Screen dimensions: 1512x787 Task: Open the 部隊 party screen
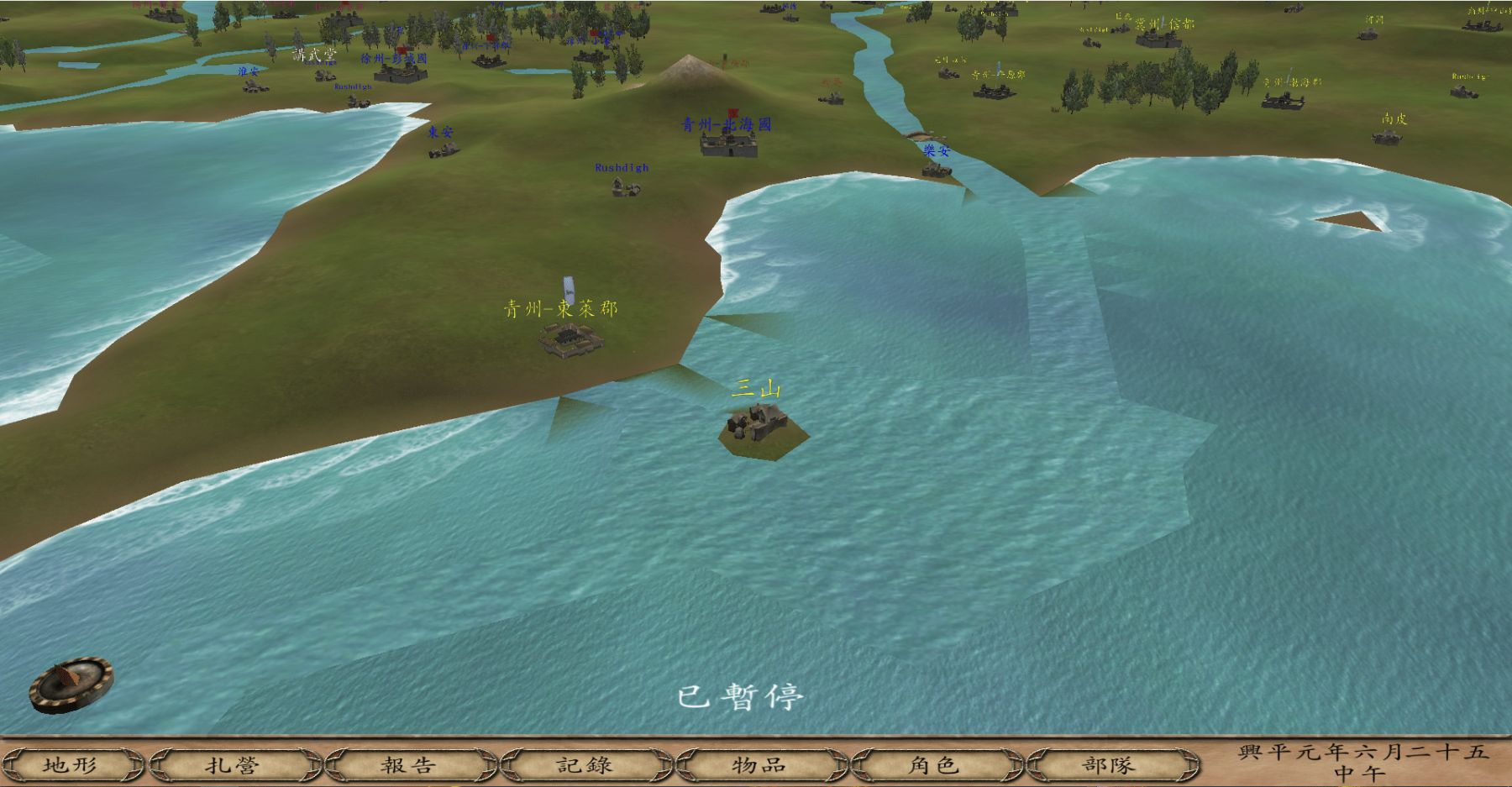coord(1109,764)
